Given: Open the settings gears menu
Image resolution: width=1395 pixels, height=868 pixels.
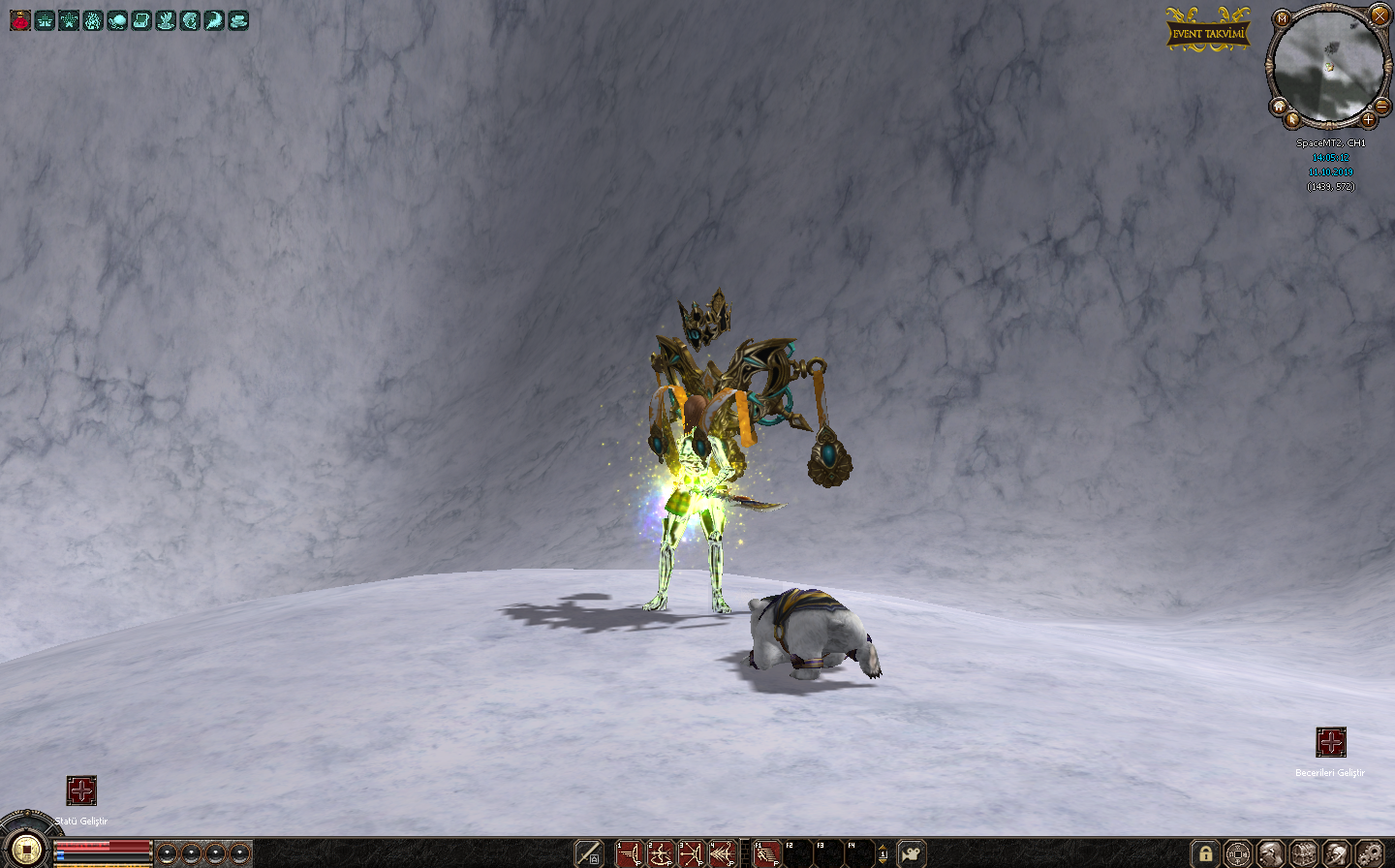Looking at the screenshot, I should [1369, 854].
